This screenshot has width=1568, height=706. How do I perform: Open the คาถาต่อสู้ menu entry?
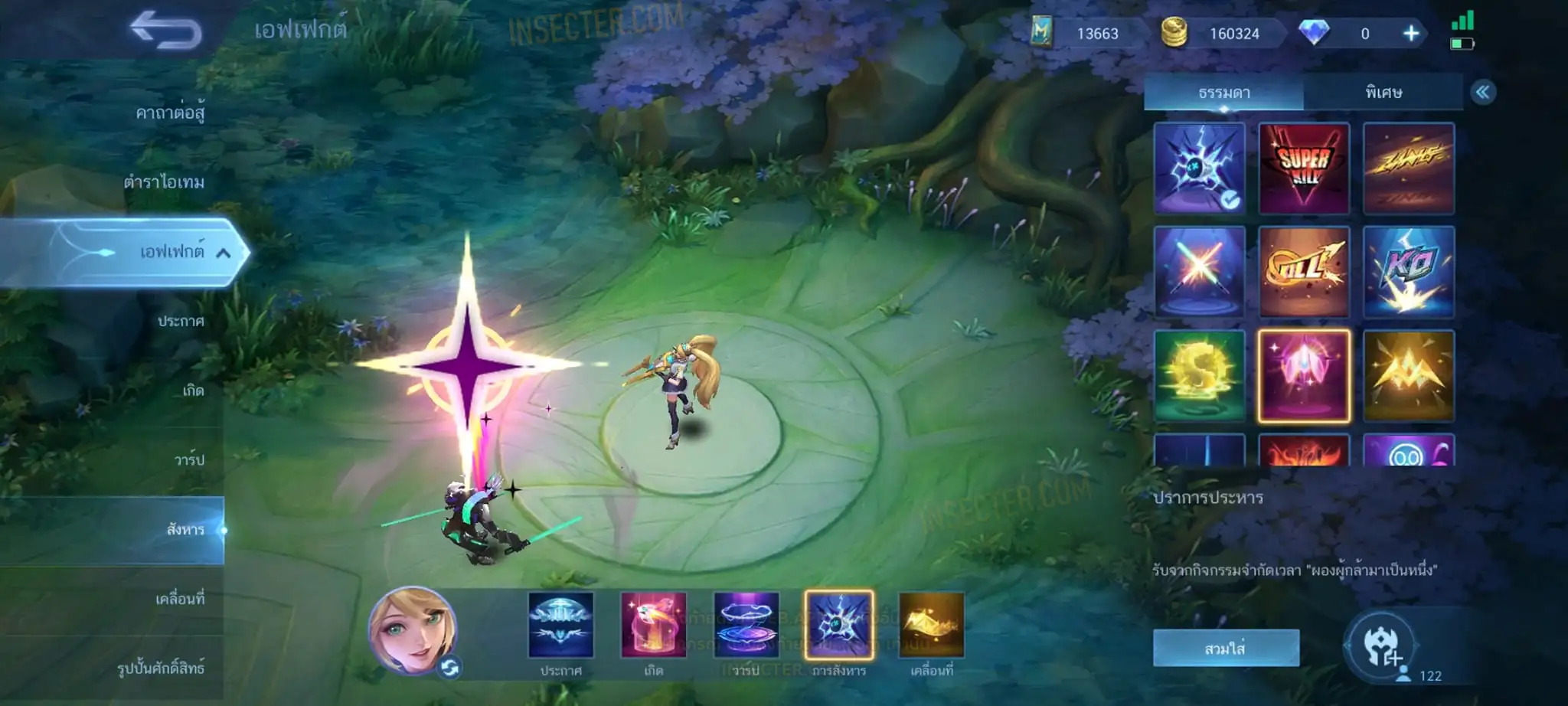(170, 113)
